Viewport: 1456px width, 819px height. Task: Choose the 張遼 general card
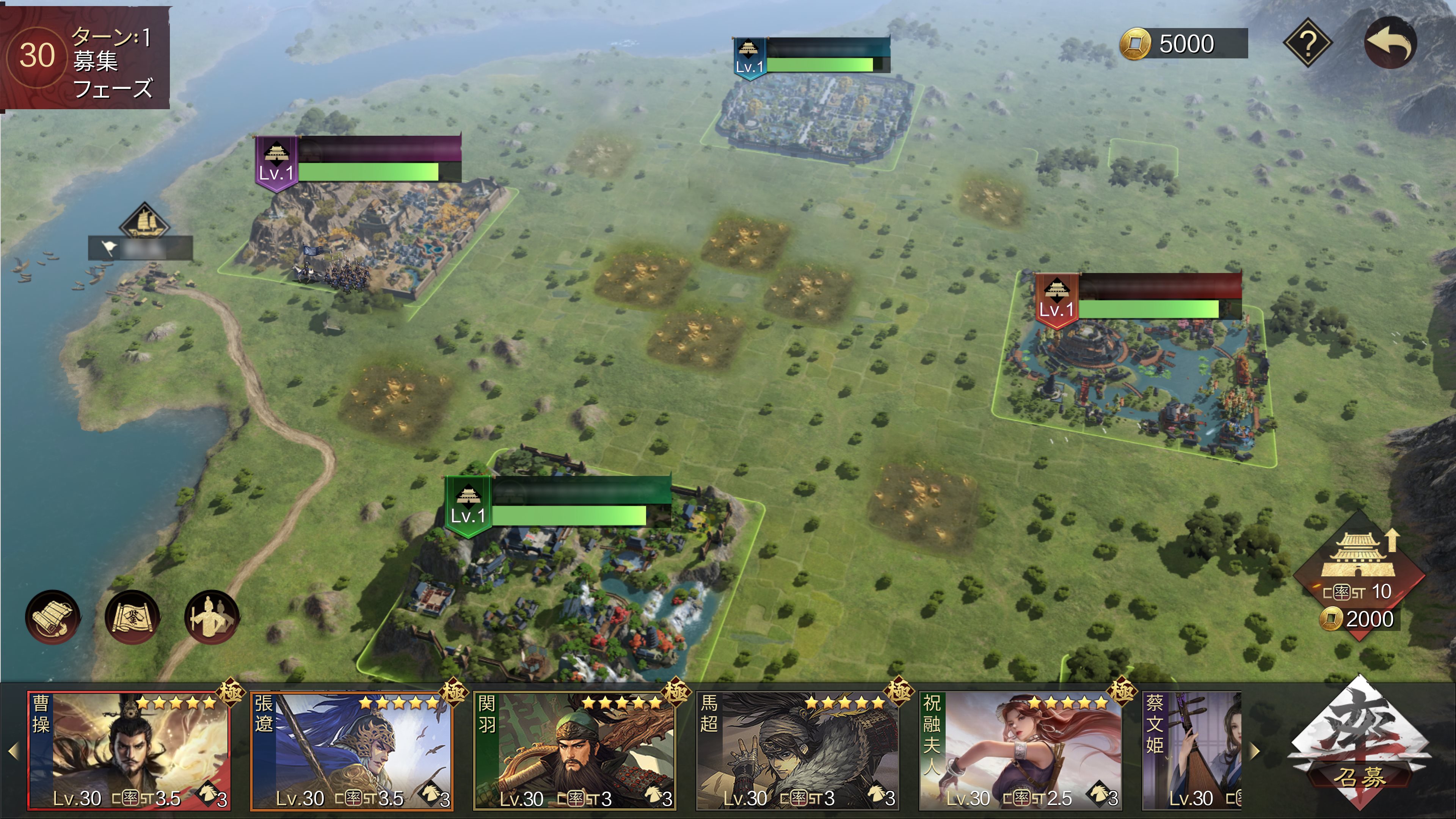[x=351, y=750]
